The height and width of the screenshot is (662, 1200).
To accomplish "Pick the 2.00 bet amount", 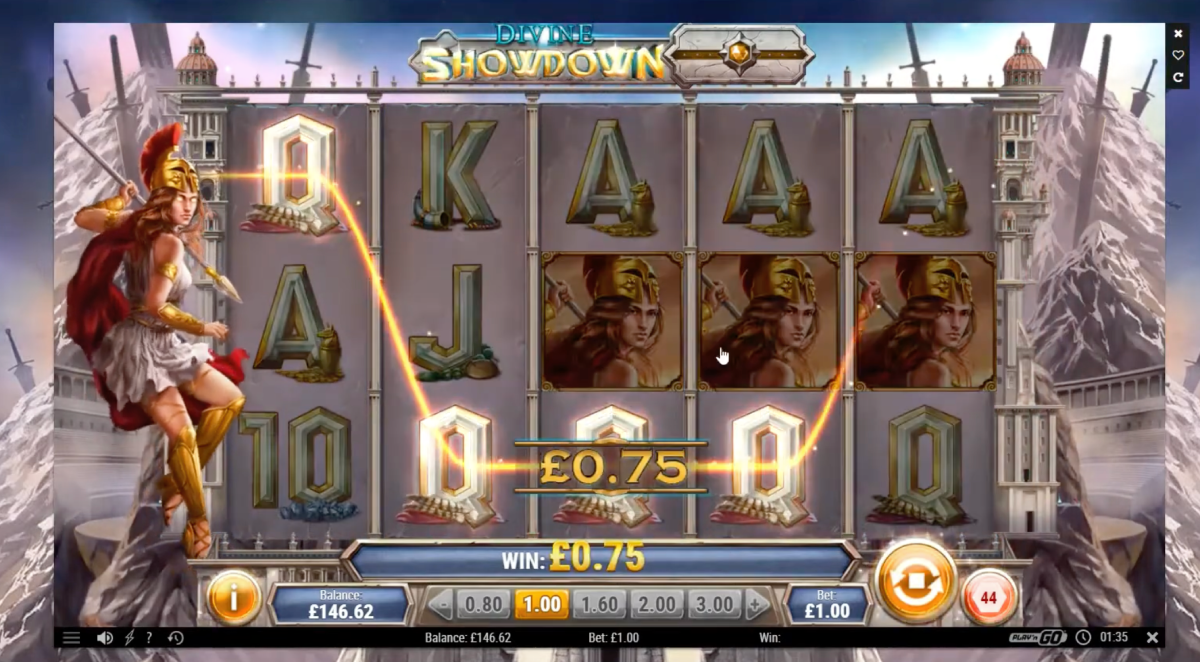I will coord(657,605).
